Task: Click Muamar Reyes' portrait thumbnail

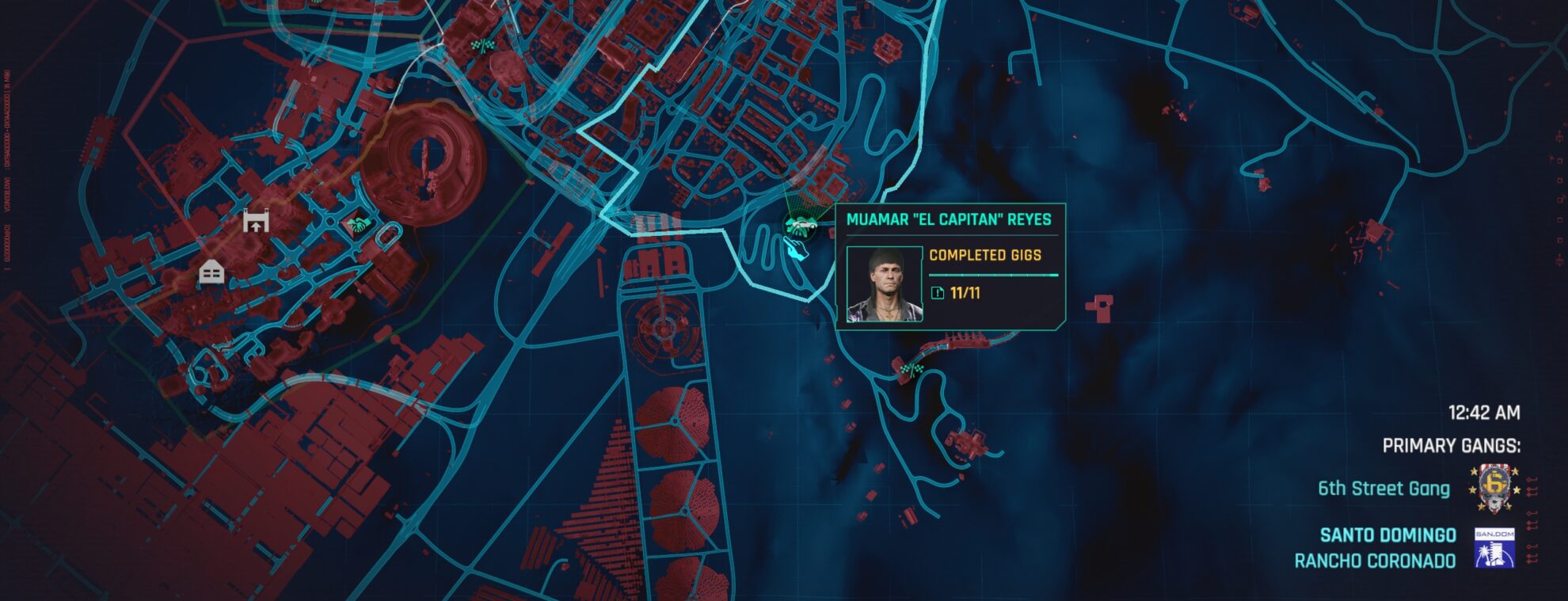Action: (885, 285)
